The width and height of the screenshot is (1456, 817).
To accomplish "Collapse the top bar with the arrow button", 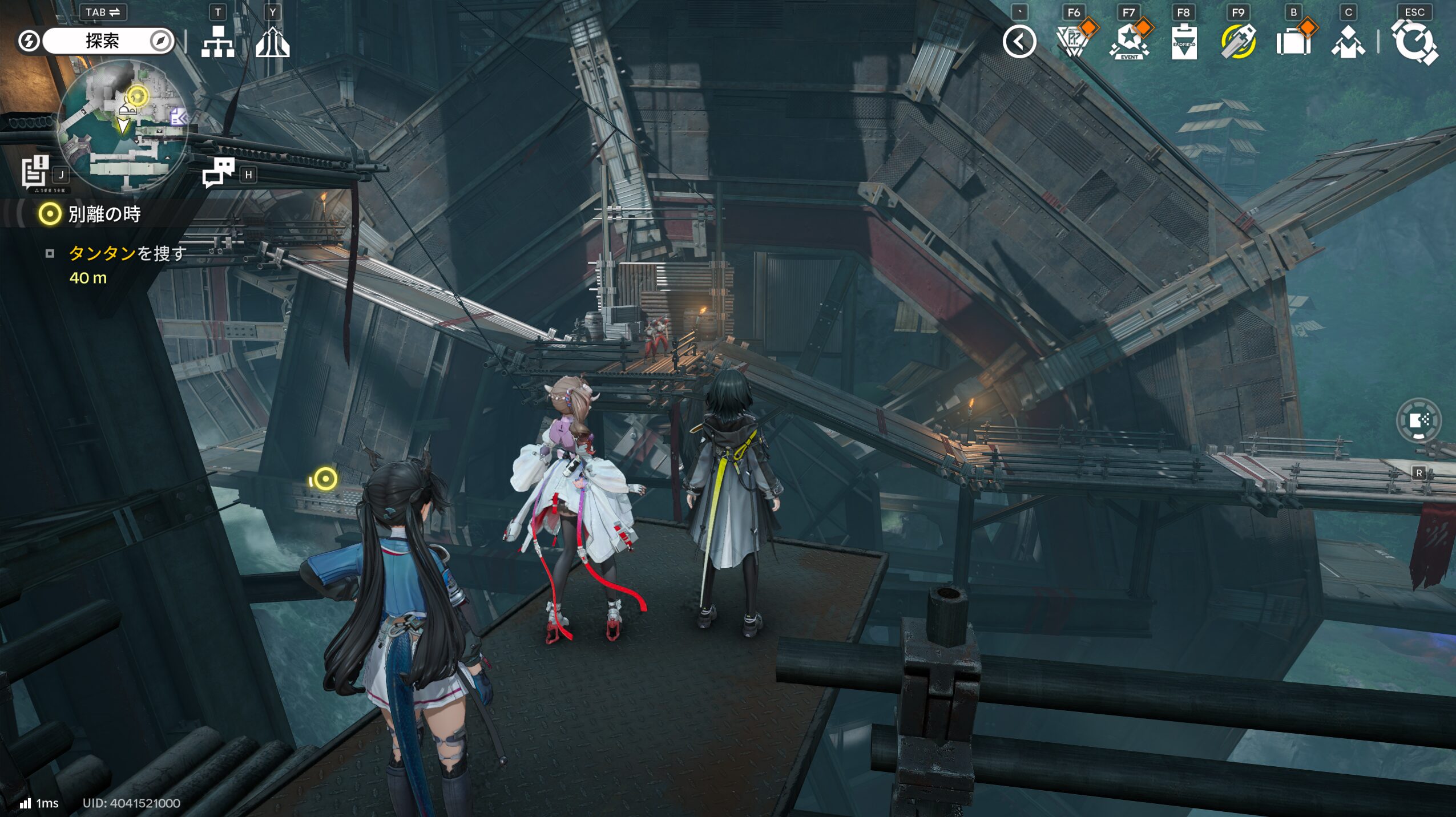I will [x=1019, y=42].
